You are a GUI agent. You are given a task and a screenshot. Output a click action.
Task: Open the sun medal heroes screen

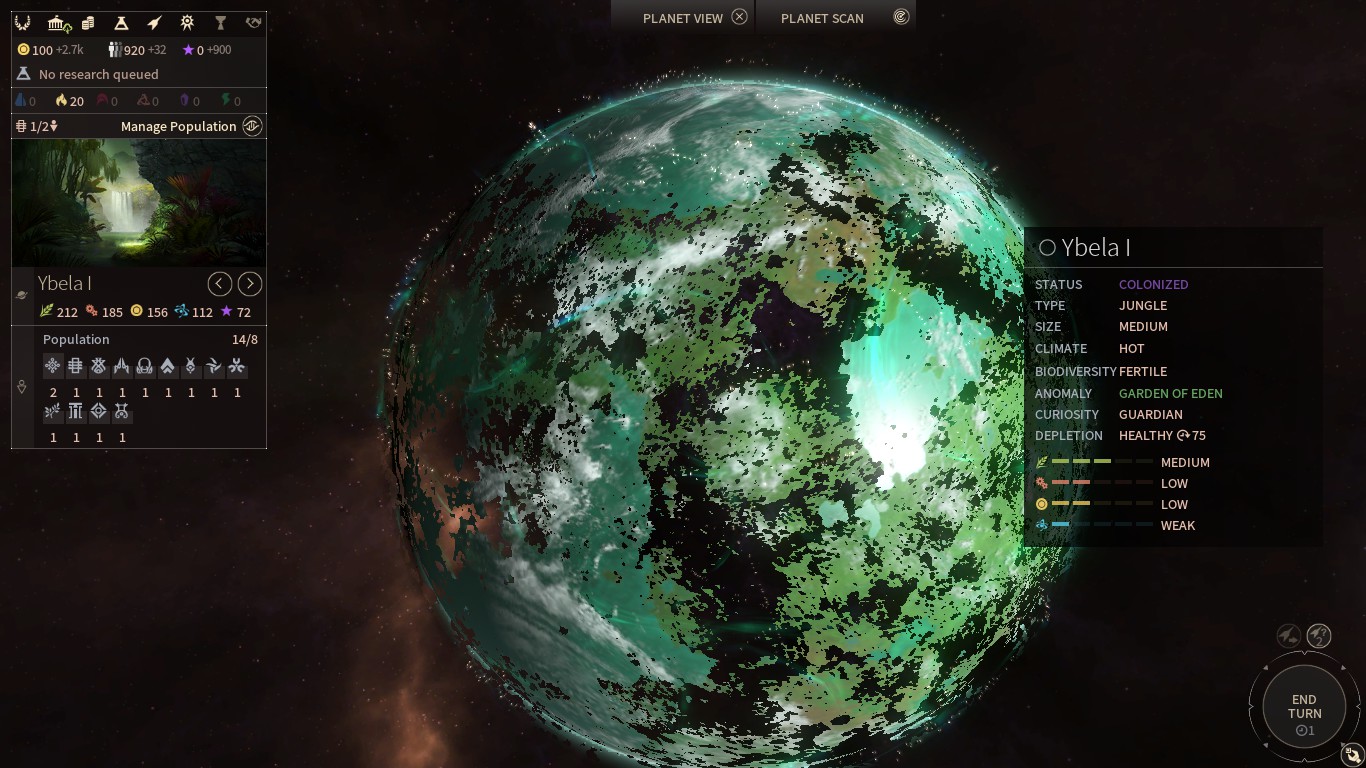pyautogui.click(x=187, y=22)
